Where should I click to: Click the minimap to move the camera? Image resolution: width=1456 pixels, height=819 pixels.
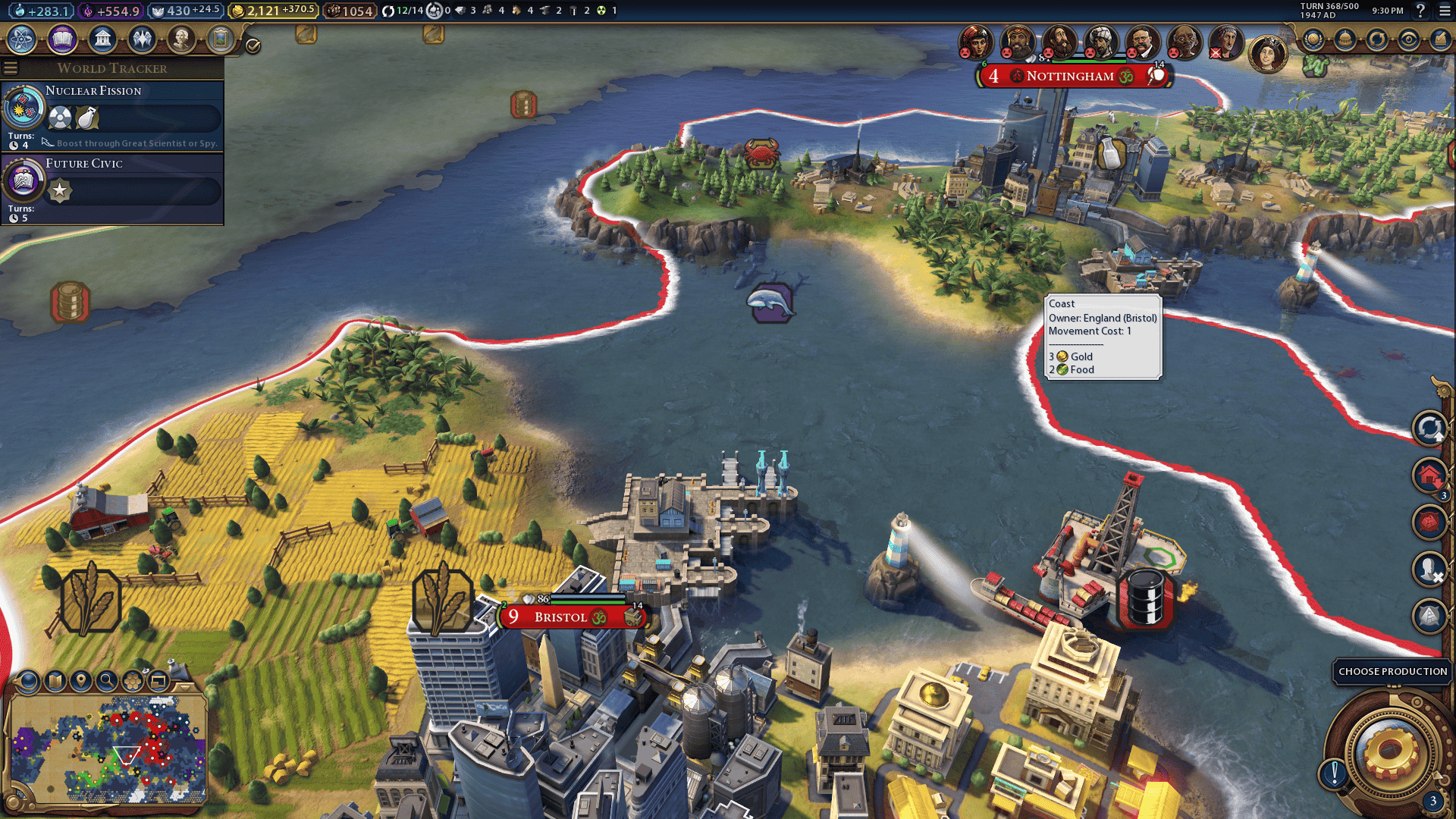pos(106,747)
